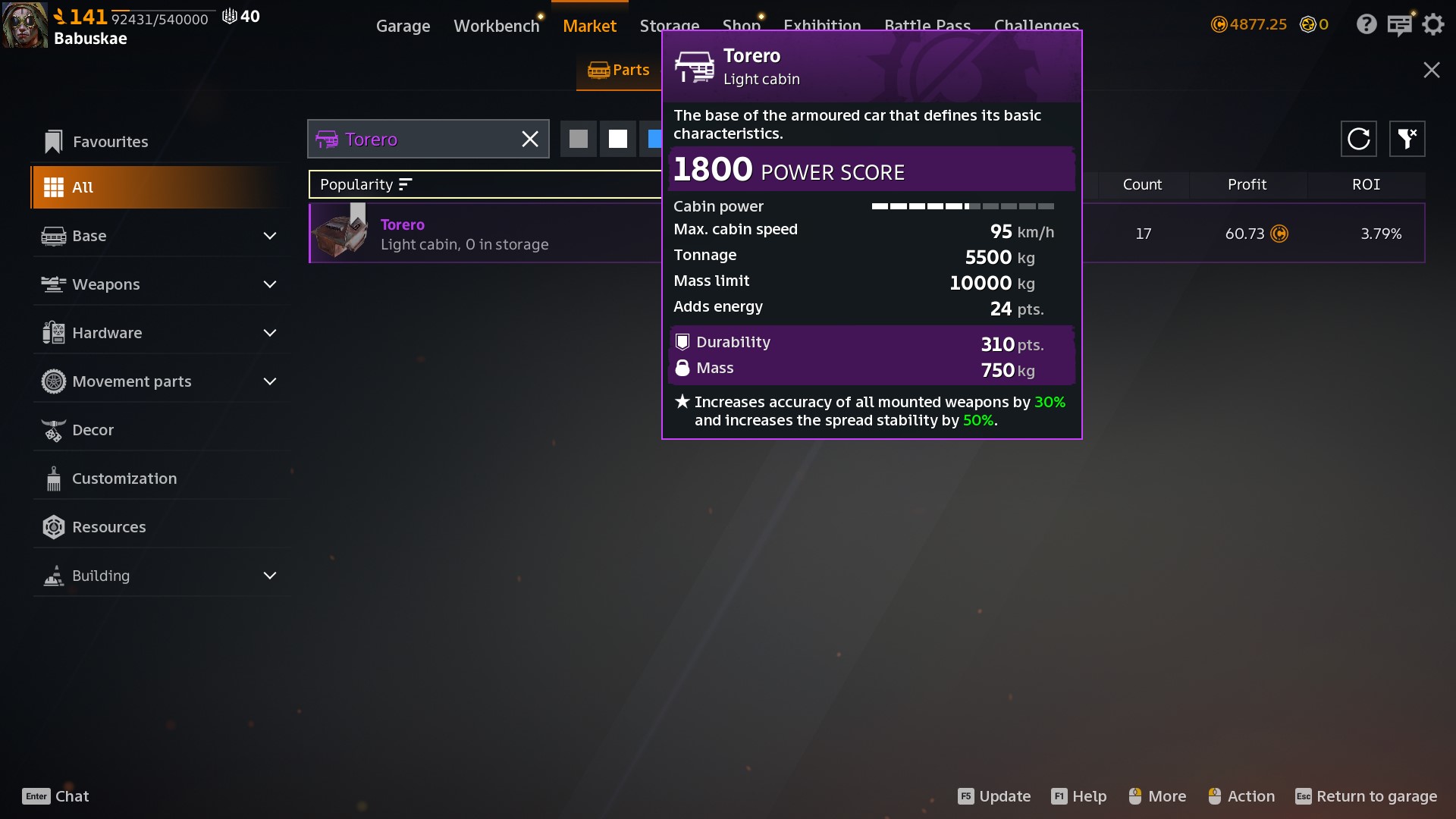Open the Garage tab
The width and height of the screenshot is (1456, 819).
(403, 26)
